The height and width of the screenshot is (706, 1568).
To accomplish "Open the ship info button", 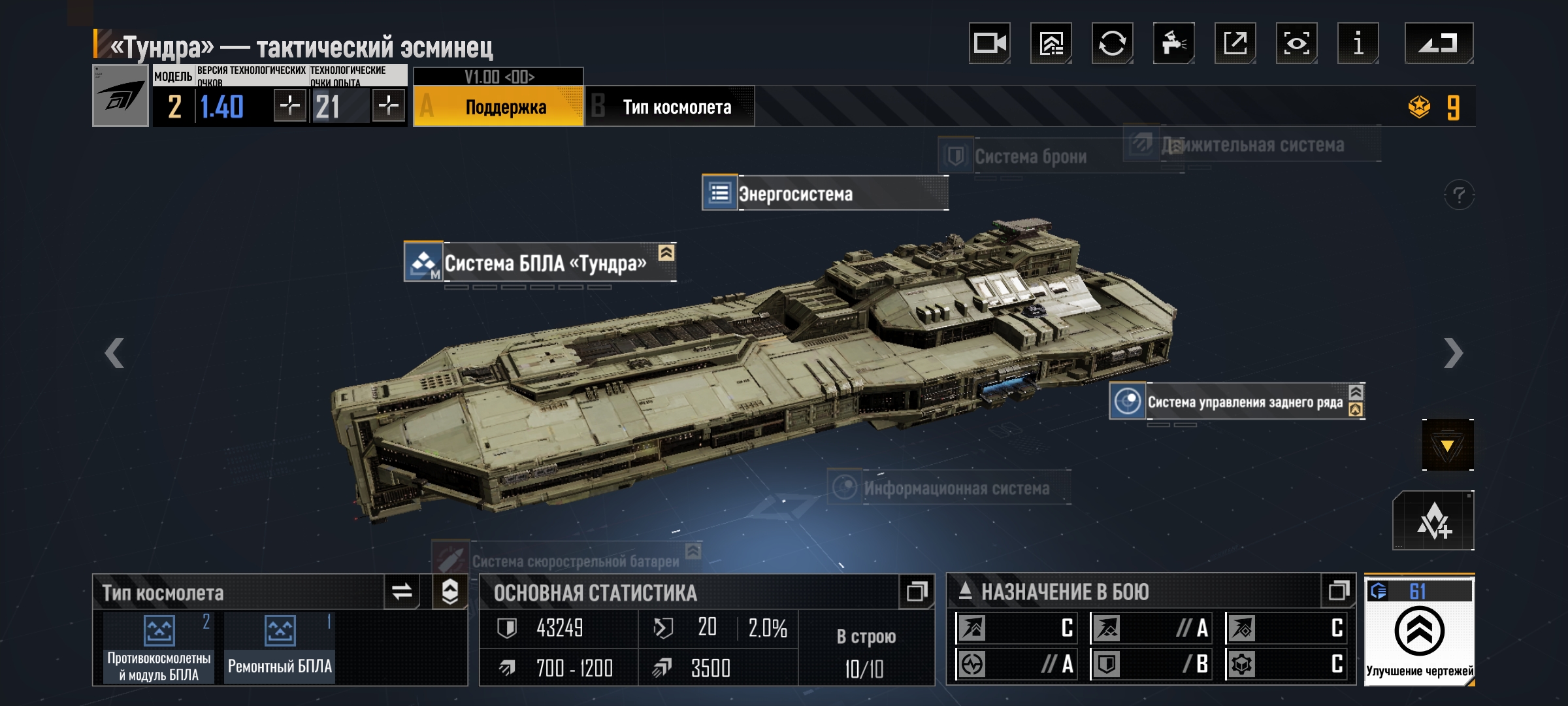I will tap(1358, 44).
